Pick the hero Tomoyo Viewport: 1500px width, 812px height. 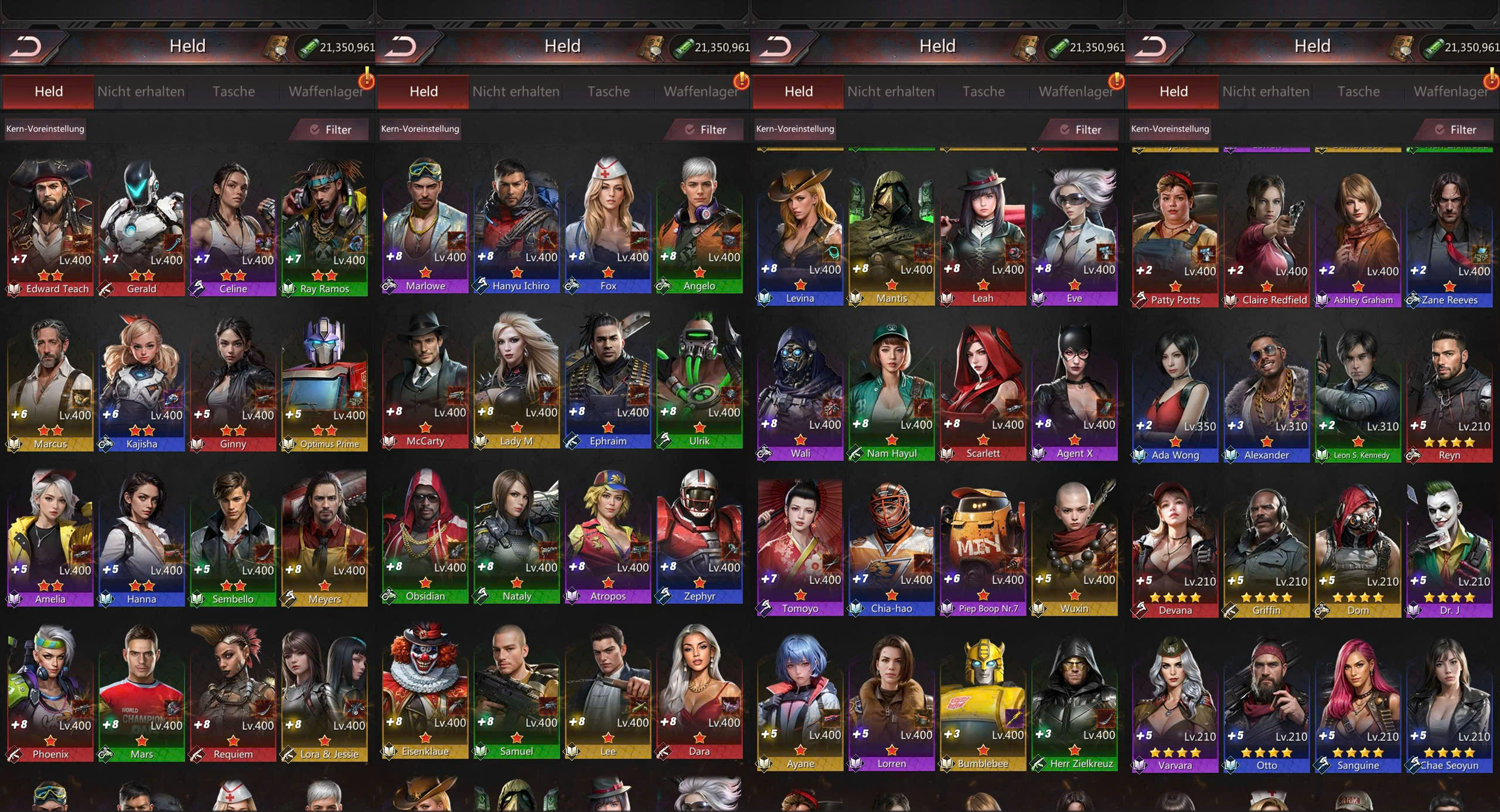click(x=800, y=548)
